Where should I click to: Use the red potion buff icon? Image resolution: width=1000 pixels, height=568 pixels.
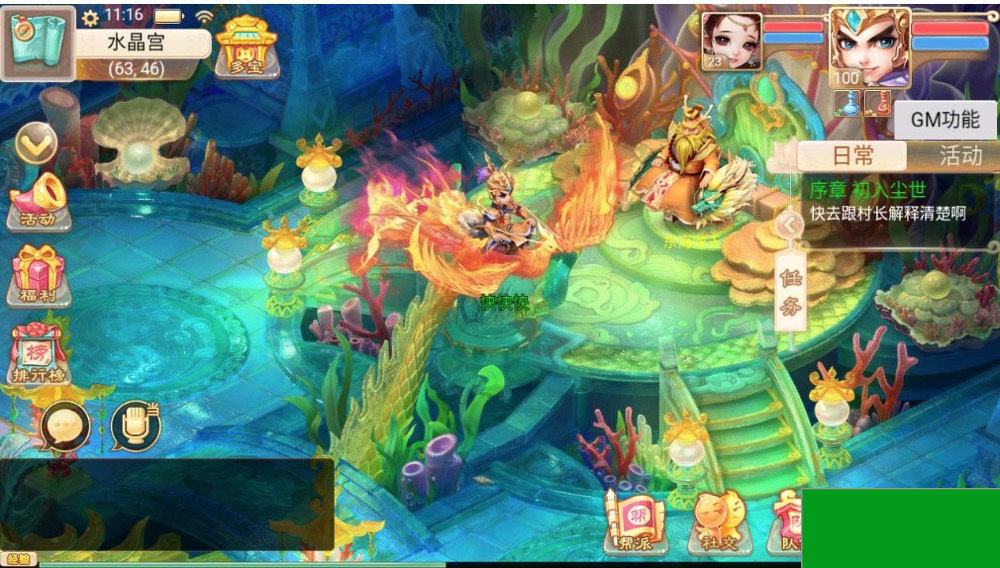(878, 103)
